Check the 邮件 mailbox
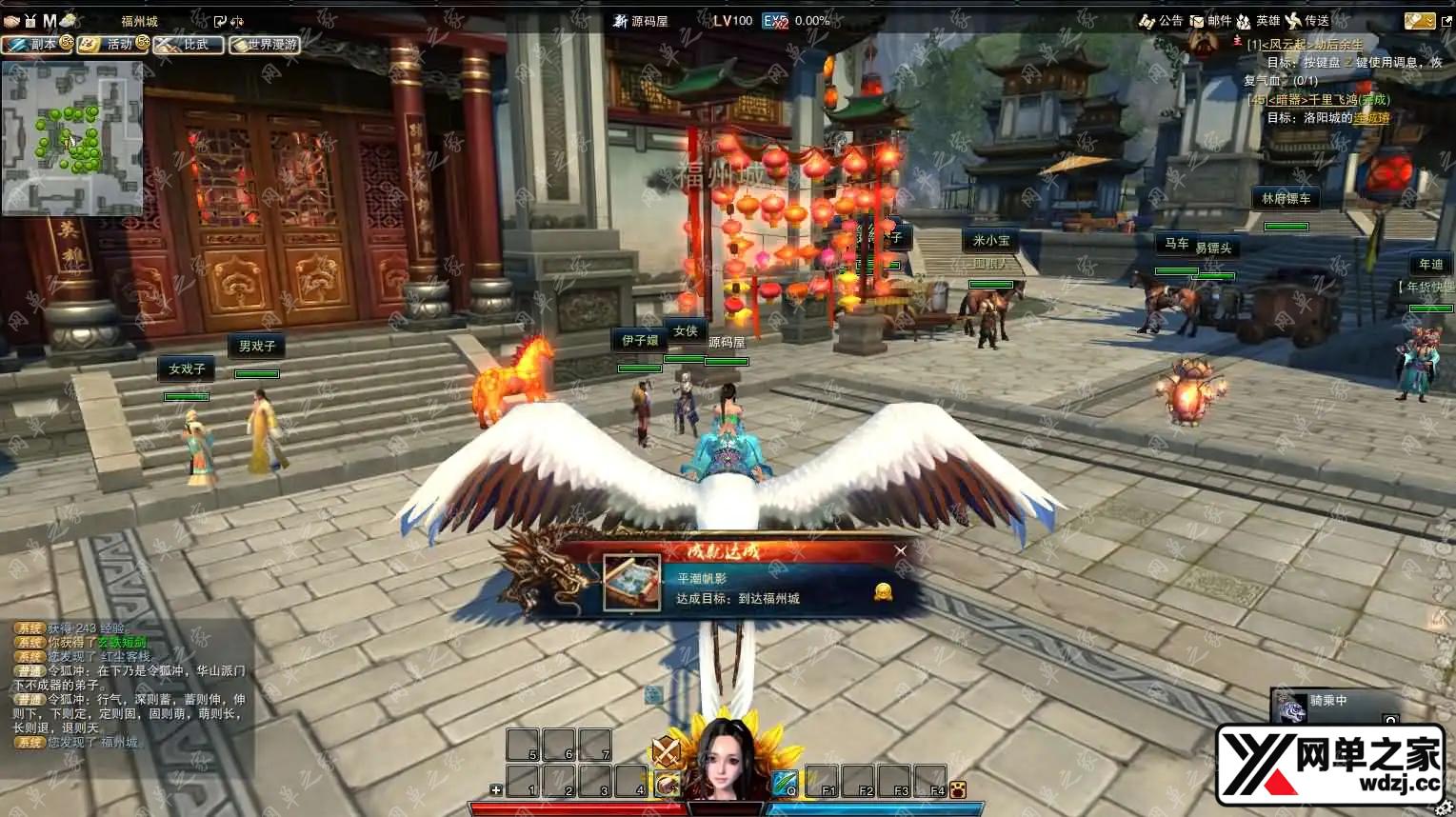Viewport: 1456px width, 817px height. 1210,21
